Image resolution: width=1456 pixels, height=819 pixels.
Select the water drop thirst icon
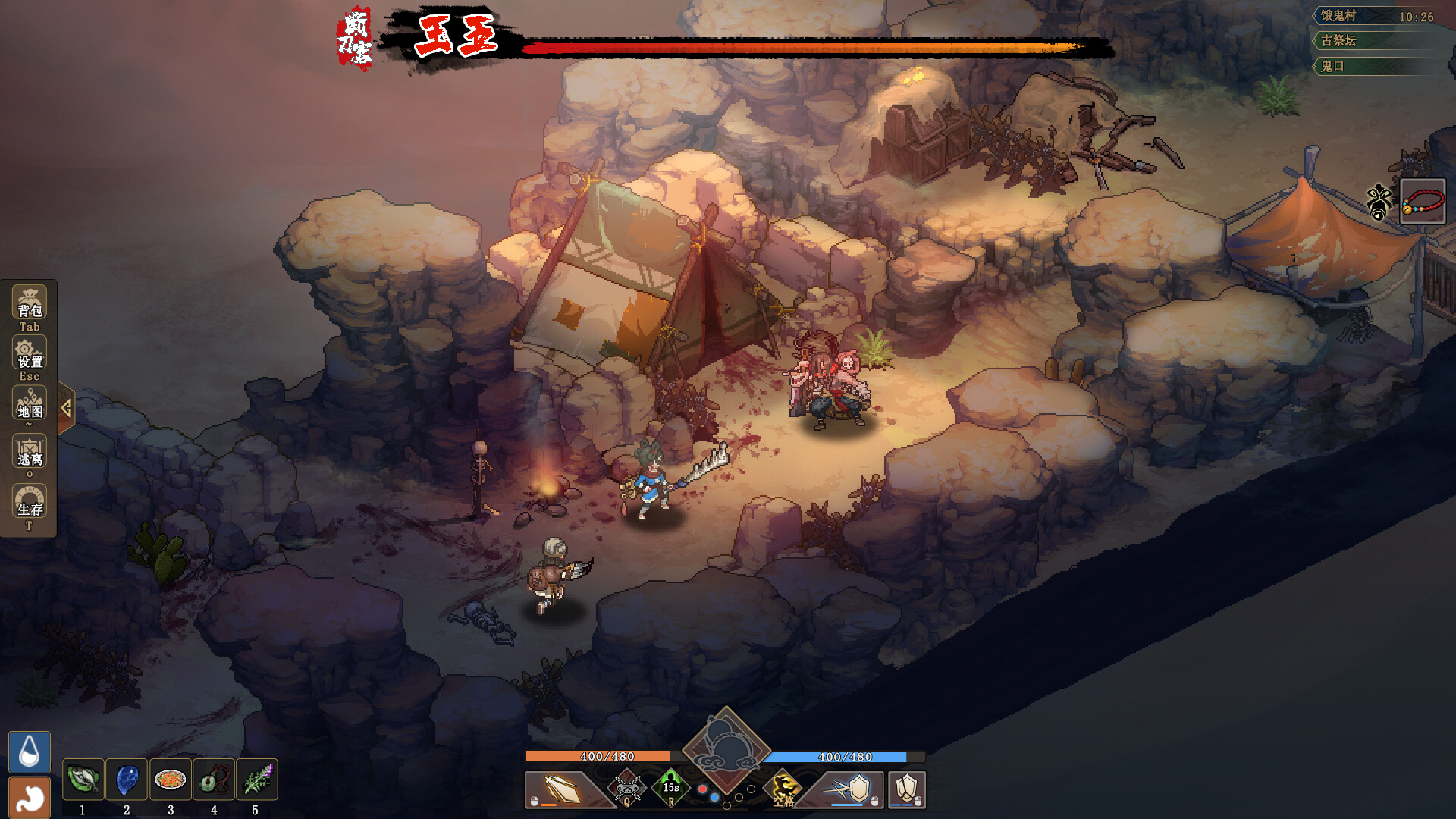(30, 752)
